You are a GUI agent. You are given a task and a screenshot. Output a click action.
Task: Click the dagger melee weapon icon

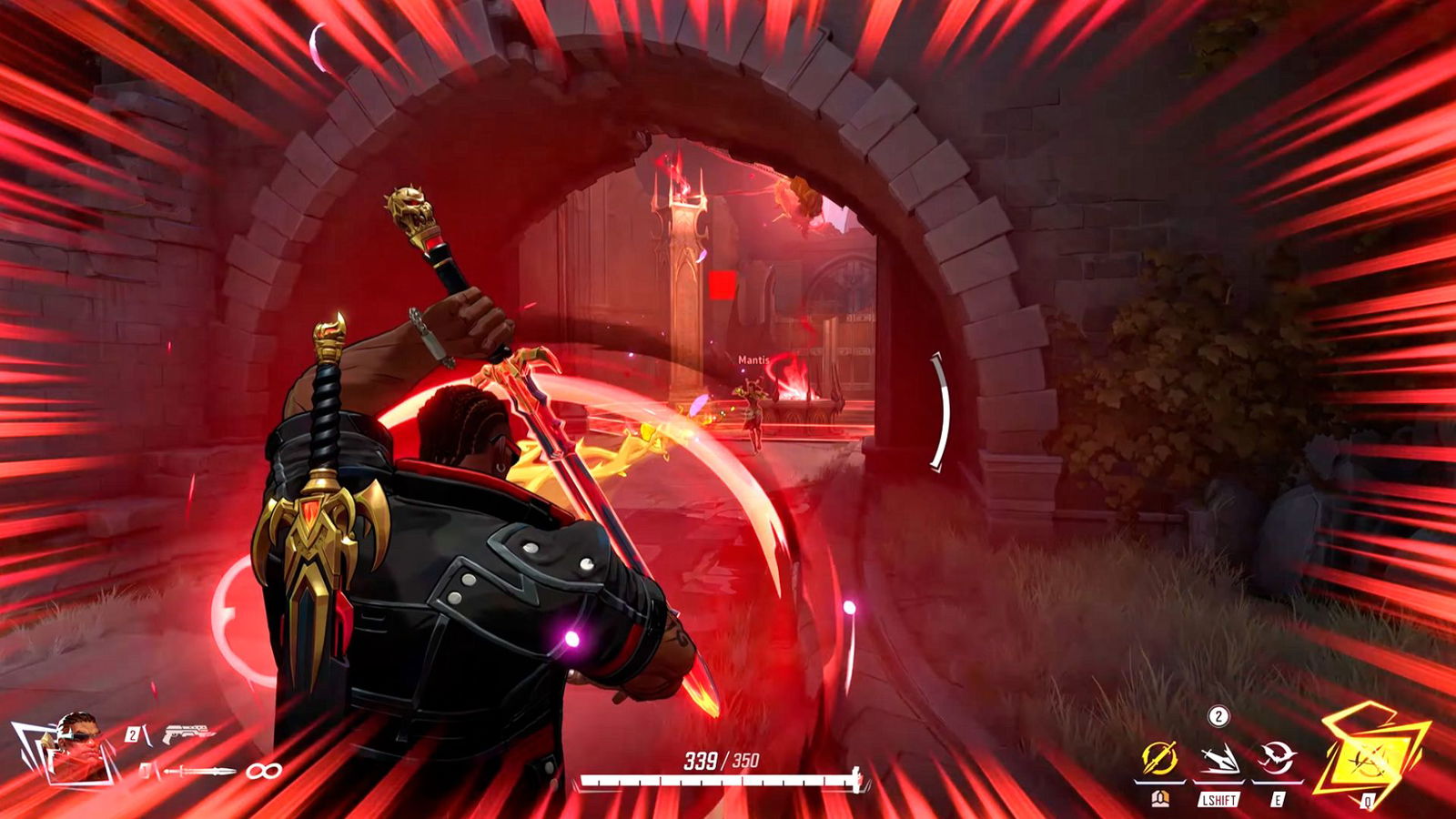[x=198, y=771]
